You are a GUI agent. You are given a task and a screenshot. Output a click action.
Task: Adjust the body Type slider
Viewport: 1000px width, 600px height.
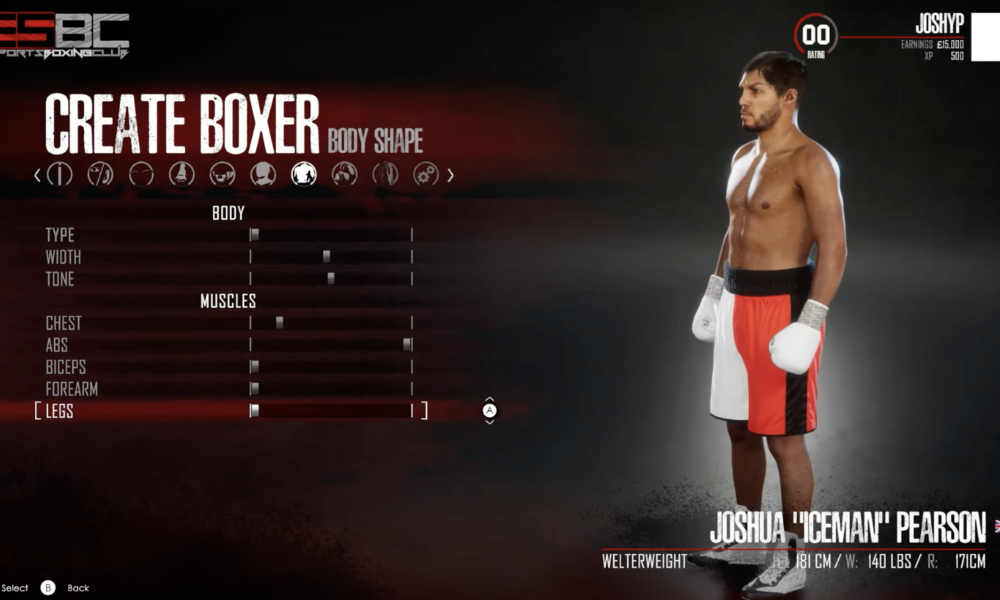tap(255, 235)
